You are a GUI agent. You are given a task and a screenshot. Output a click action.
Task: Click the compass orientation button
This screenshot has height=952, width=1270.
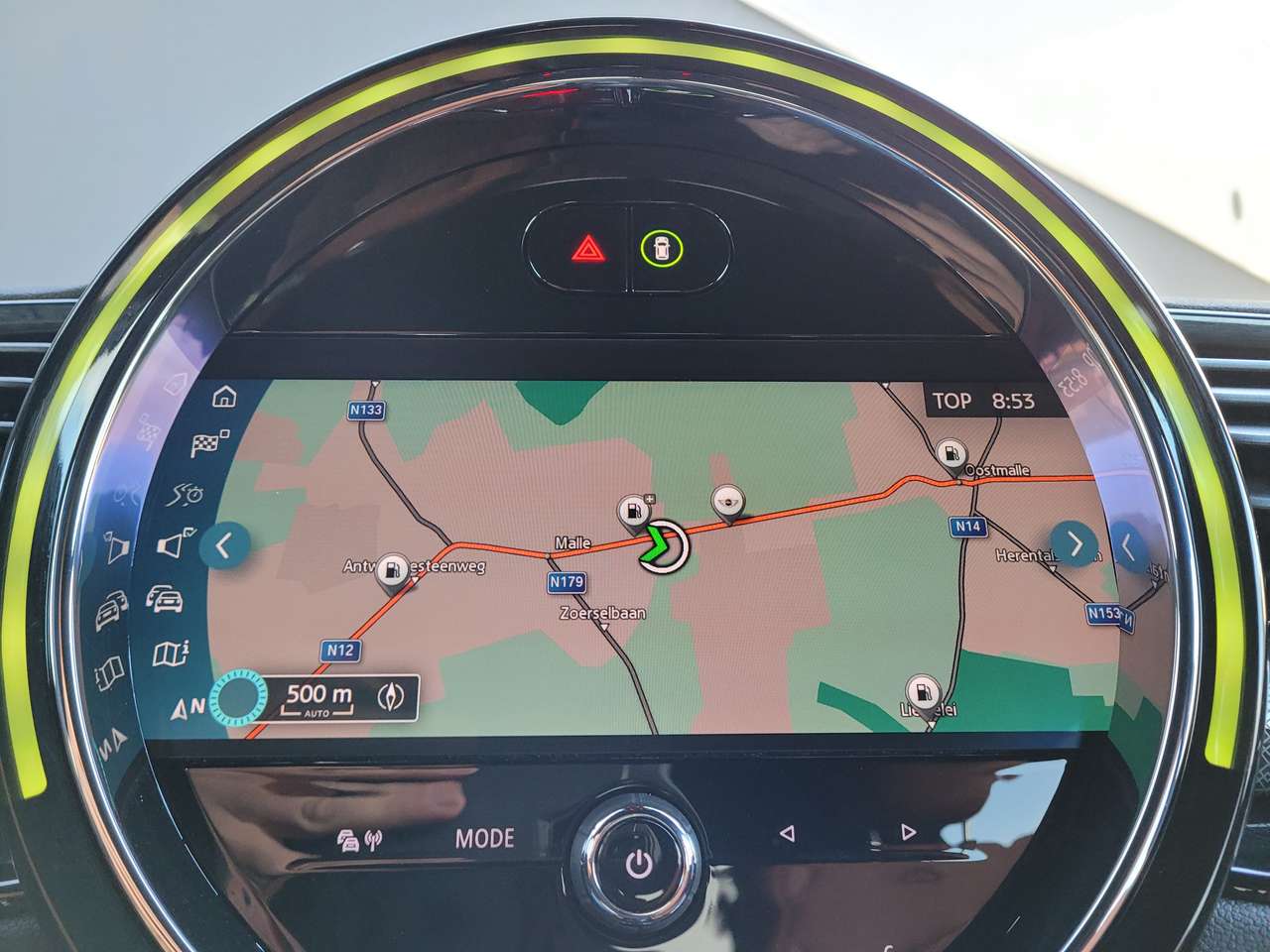(392, 697)
